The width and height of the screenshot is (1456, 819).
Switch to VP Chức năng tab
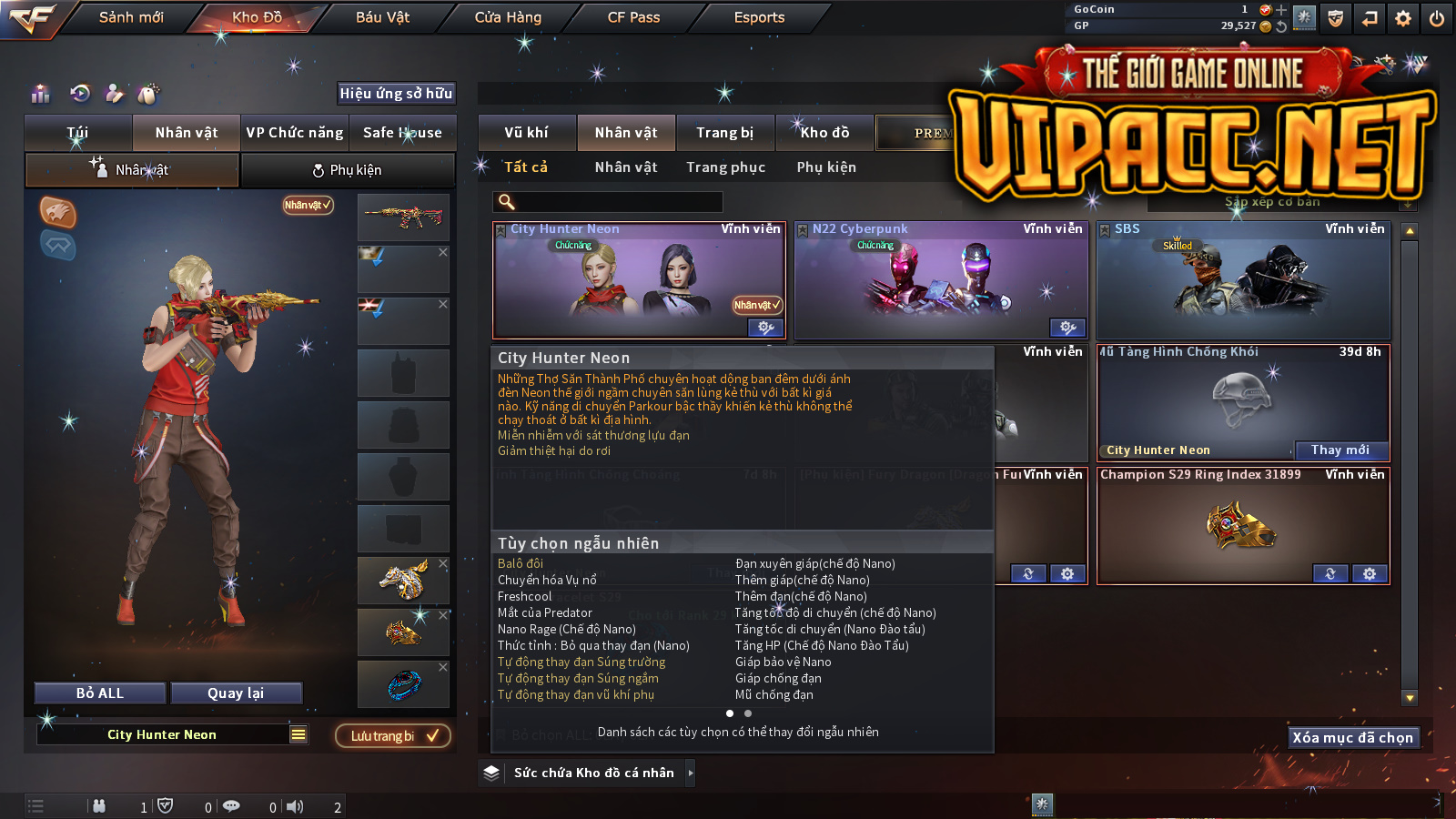tap(295, 133)
